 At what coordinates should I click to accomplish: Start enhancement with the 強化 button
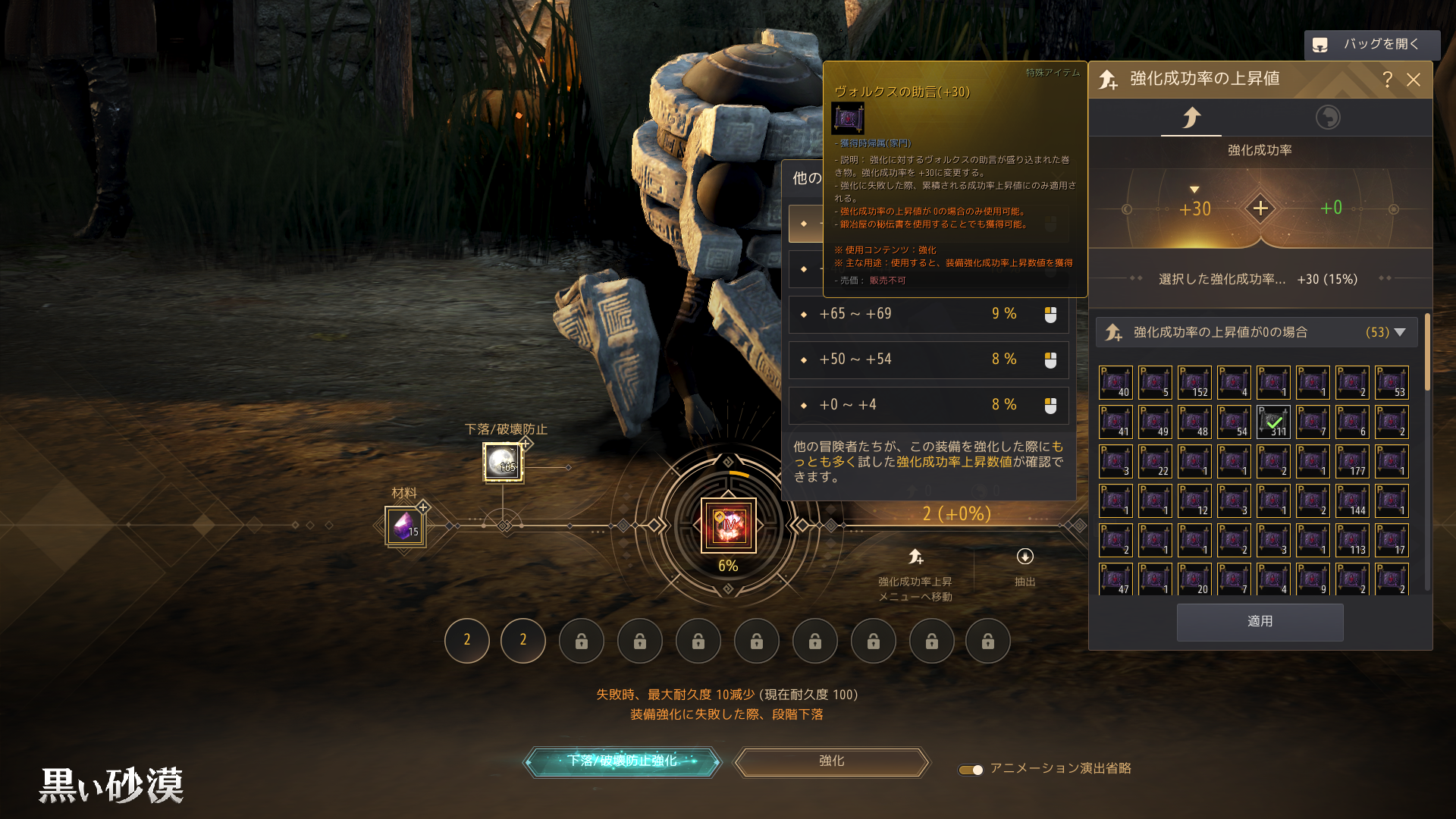[x=831, y=761]
